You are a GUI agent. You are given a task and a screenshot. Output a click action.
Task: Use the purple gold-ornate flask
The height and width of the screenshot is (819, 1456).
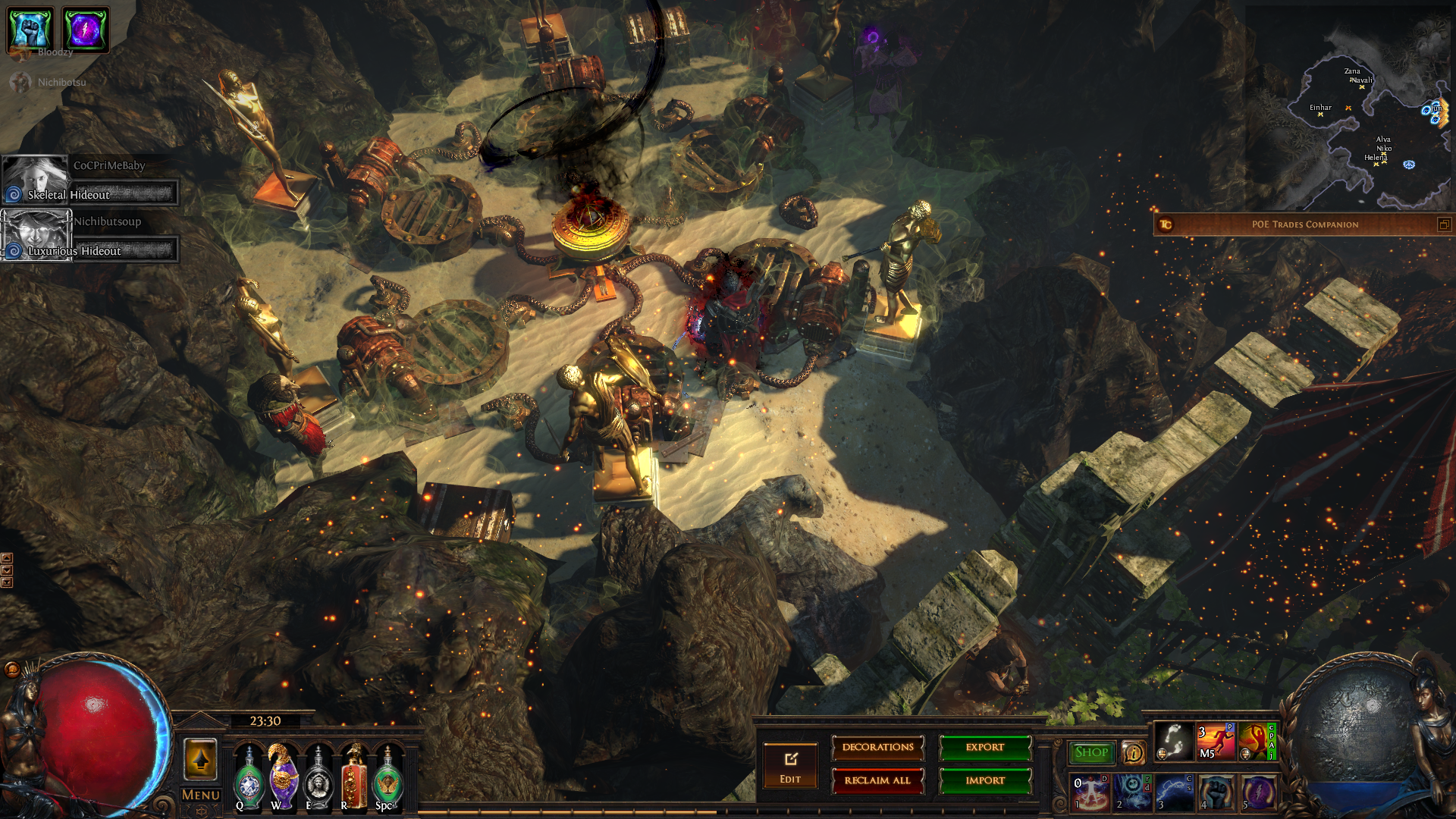pos(283,777)
